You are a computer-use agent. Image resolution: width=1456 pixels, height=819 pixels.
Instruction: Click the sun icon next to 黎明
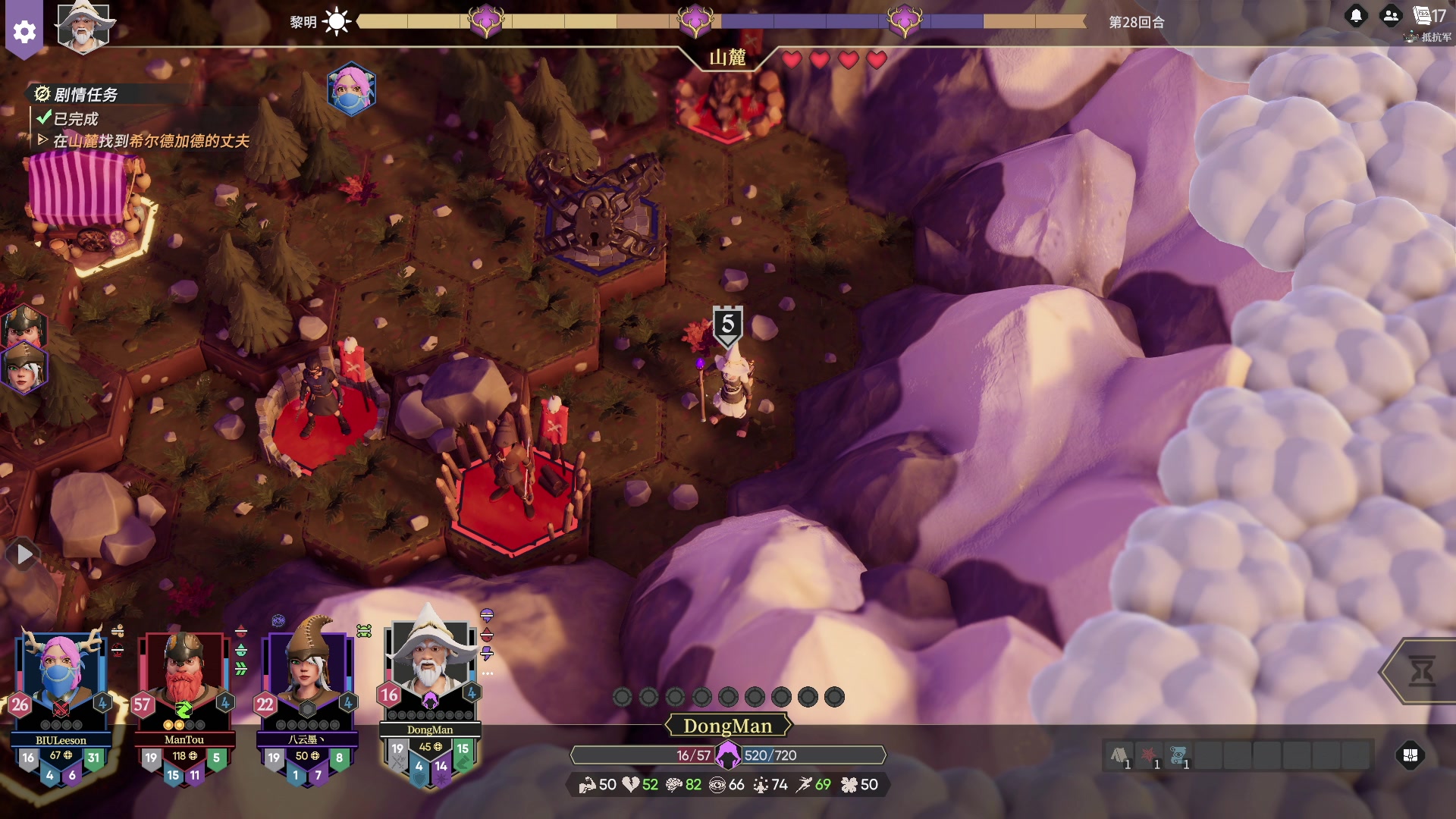[337, 21]
